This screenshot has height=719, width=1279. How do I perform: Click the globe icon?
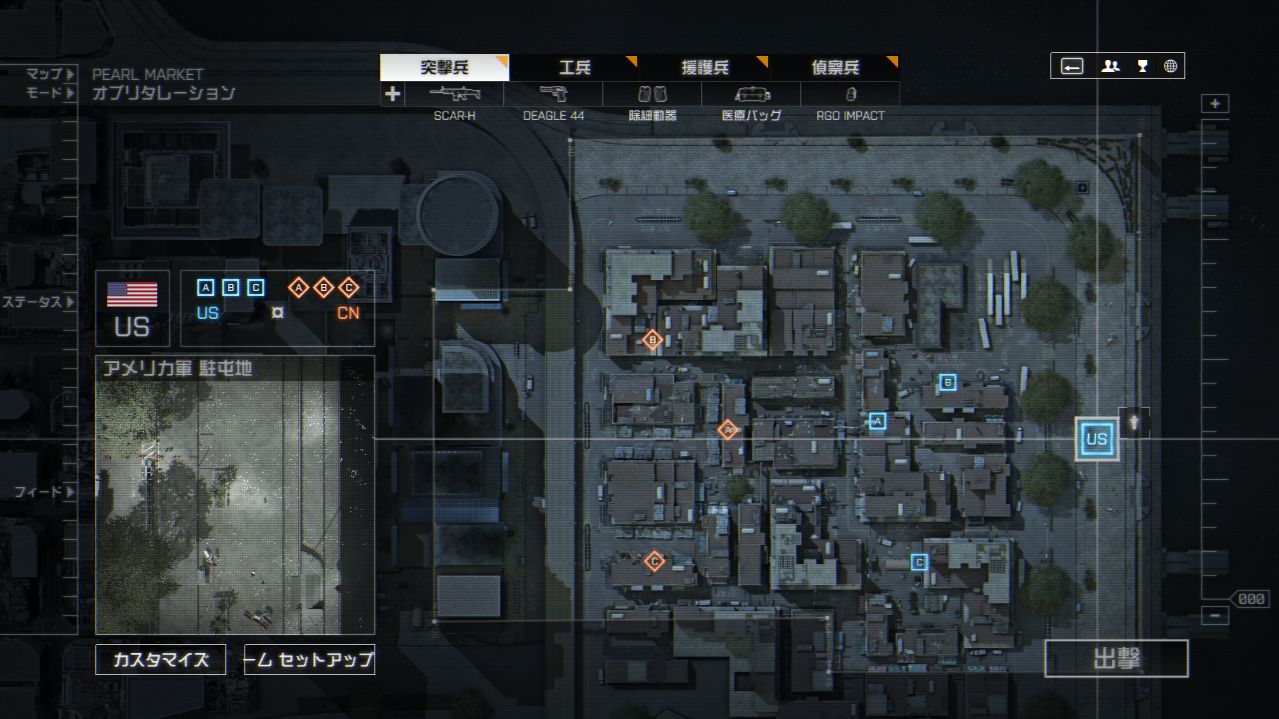(1170, 66)
